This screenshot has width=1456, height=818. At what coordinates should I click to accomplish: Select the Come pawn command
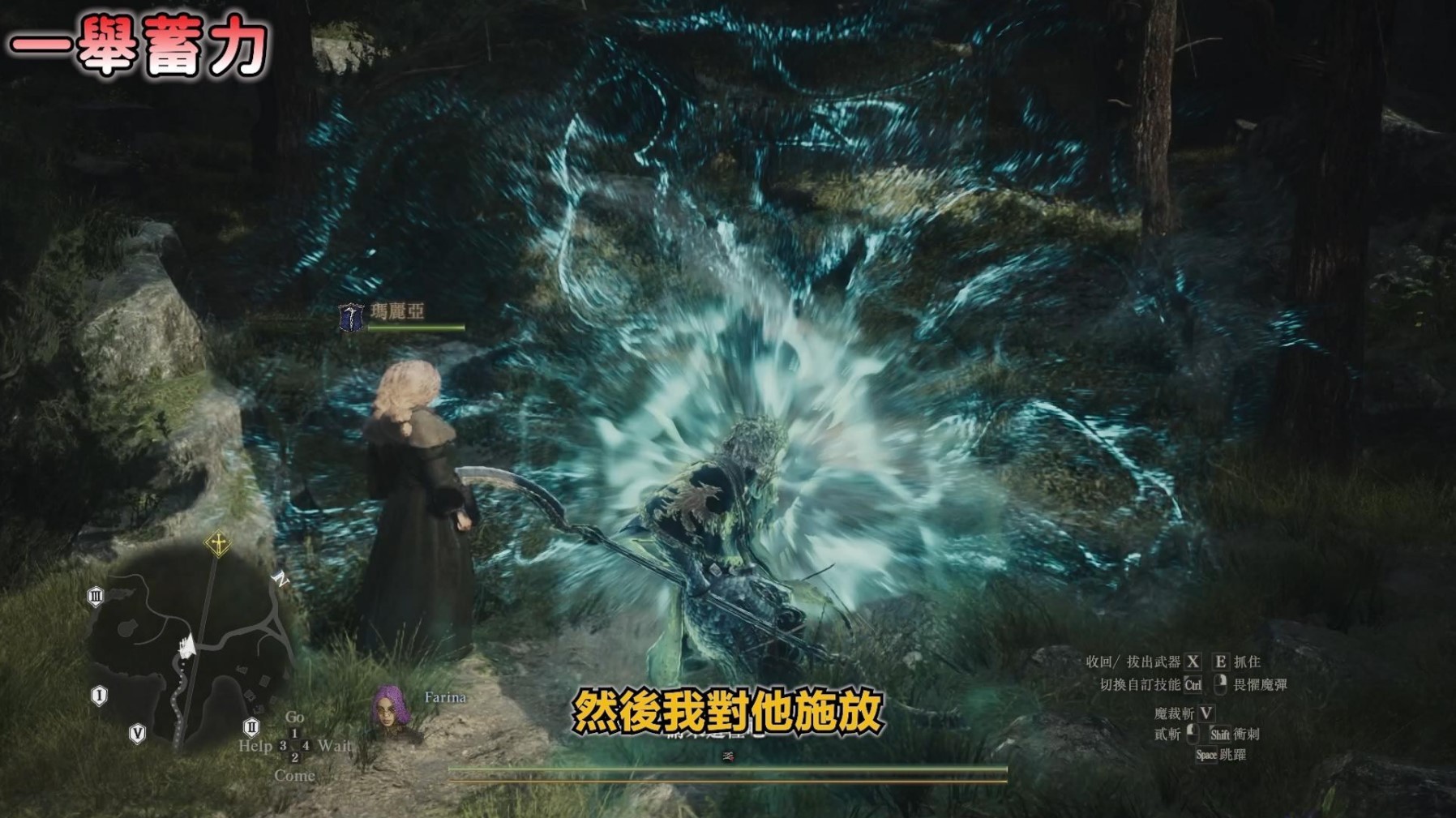pyautogui.click(x=295, y=776)
